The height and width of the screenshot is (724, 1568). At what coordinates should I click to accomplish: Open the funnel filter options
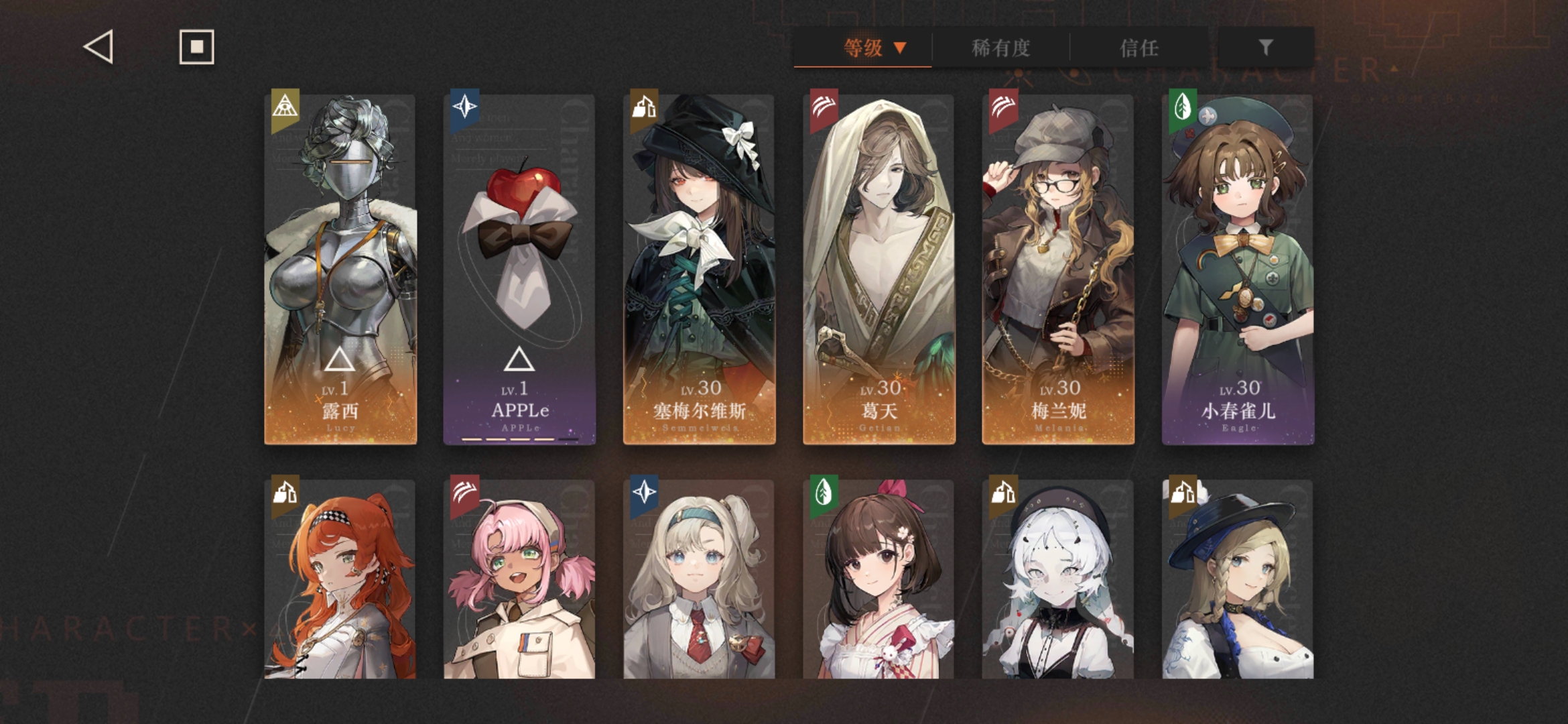point(1265,48)
